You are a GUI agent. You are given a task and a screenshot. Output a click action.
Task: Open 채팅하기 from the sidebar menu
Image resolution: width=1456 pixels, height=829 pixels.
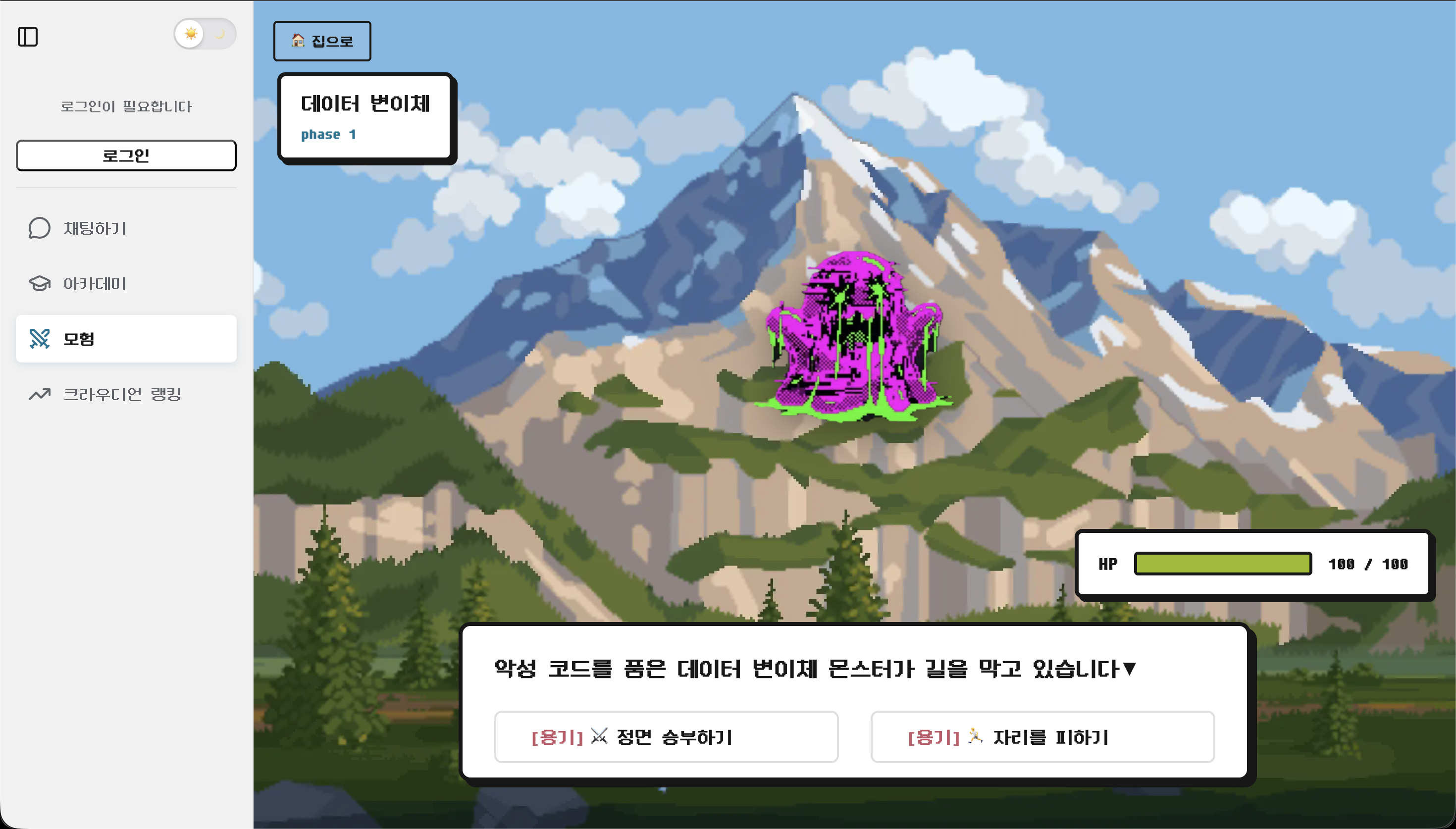click(95, 228)
